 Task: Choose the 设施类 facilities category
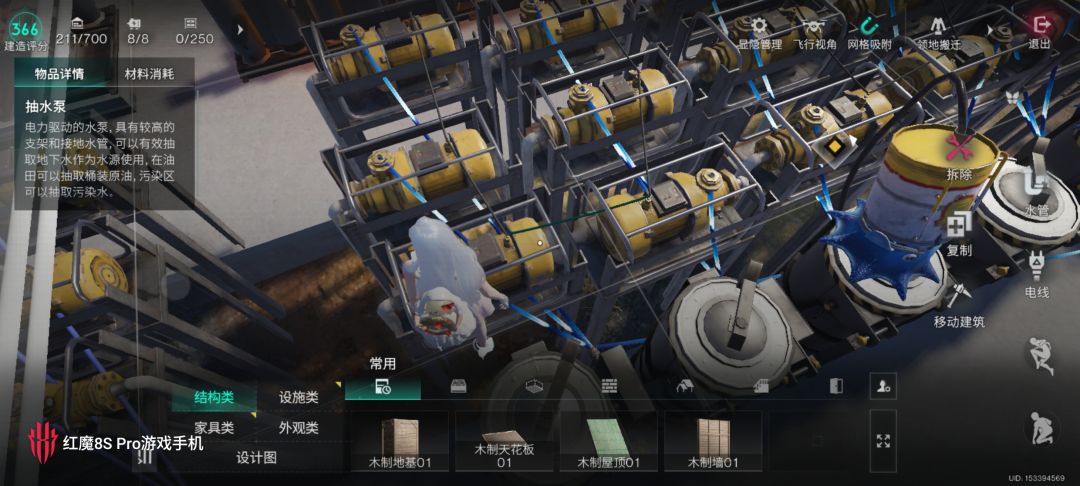[299, 397]
